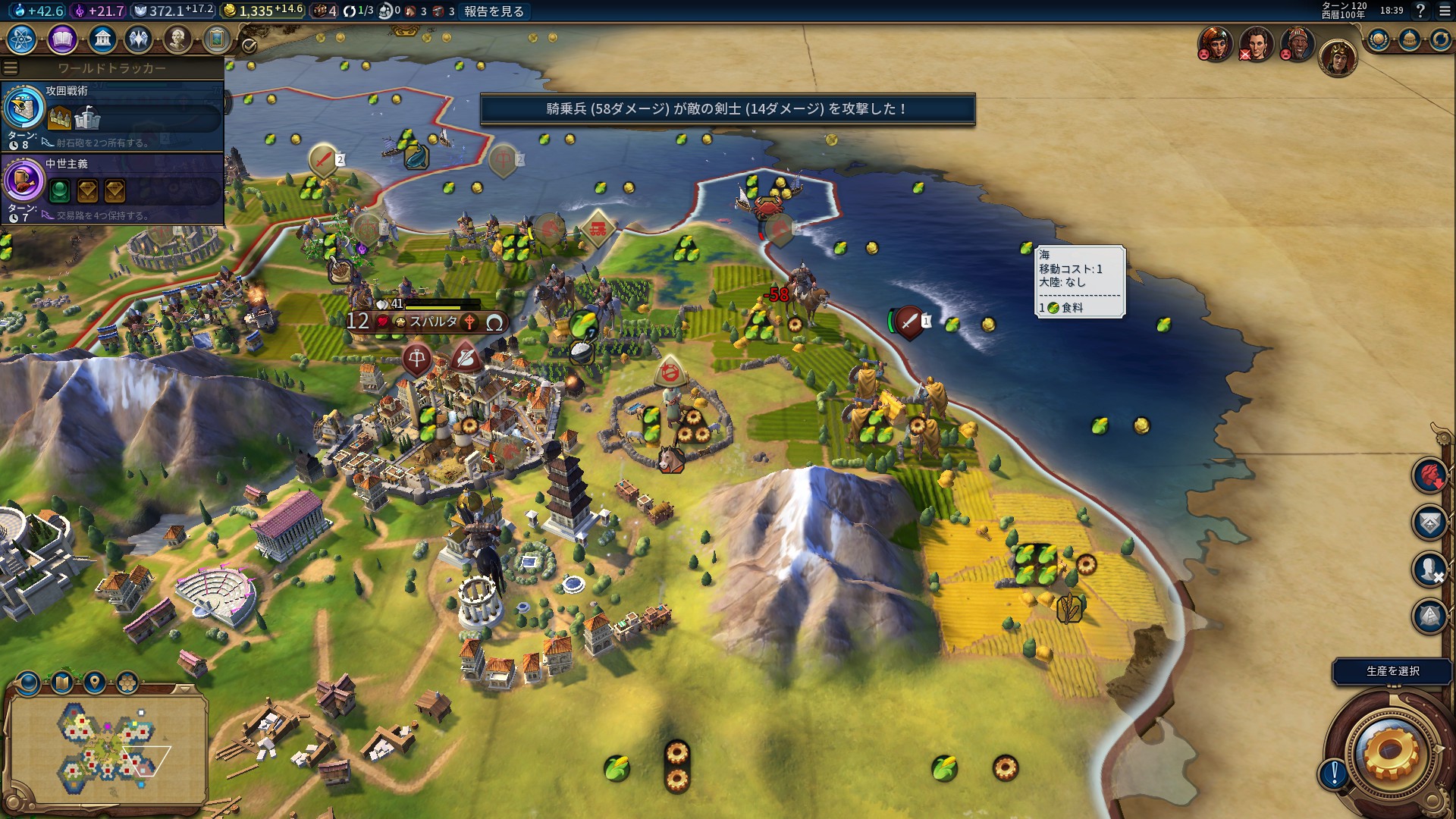Select the 中世主義 civic tracker entry

pos(114,189)
